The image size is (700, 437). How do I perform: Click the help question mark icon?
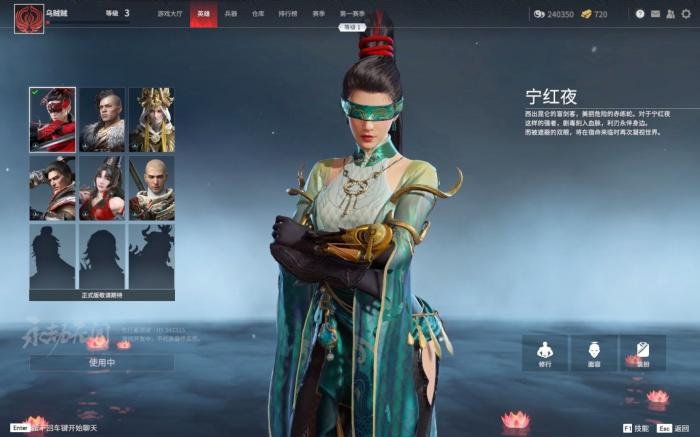coord(640,14)
